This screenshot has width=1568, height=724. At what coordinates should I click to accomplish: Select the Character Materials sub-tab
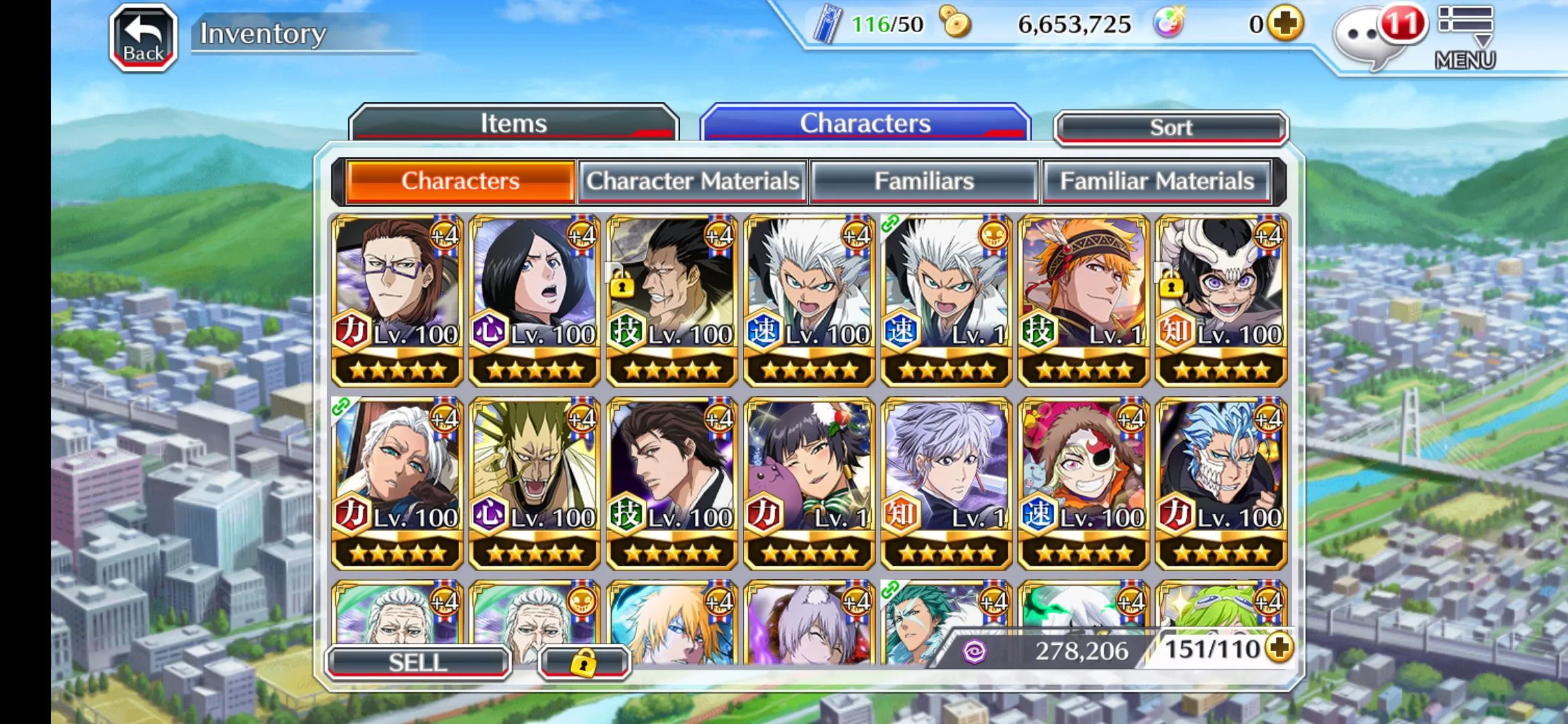tap(693, 181)
